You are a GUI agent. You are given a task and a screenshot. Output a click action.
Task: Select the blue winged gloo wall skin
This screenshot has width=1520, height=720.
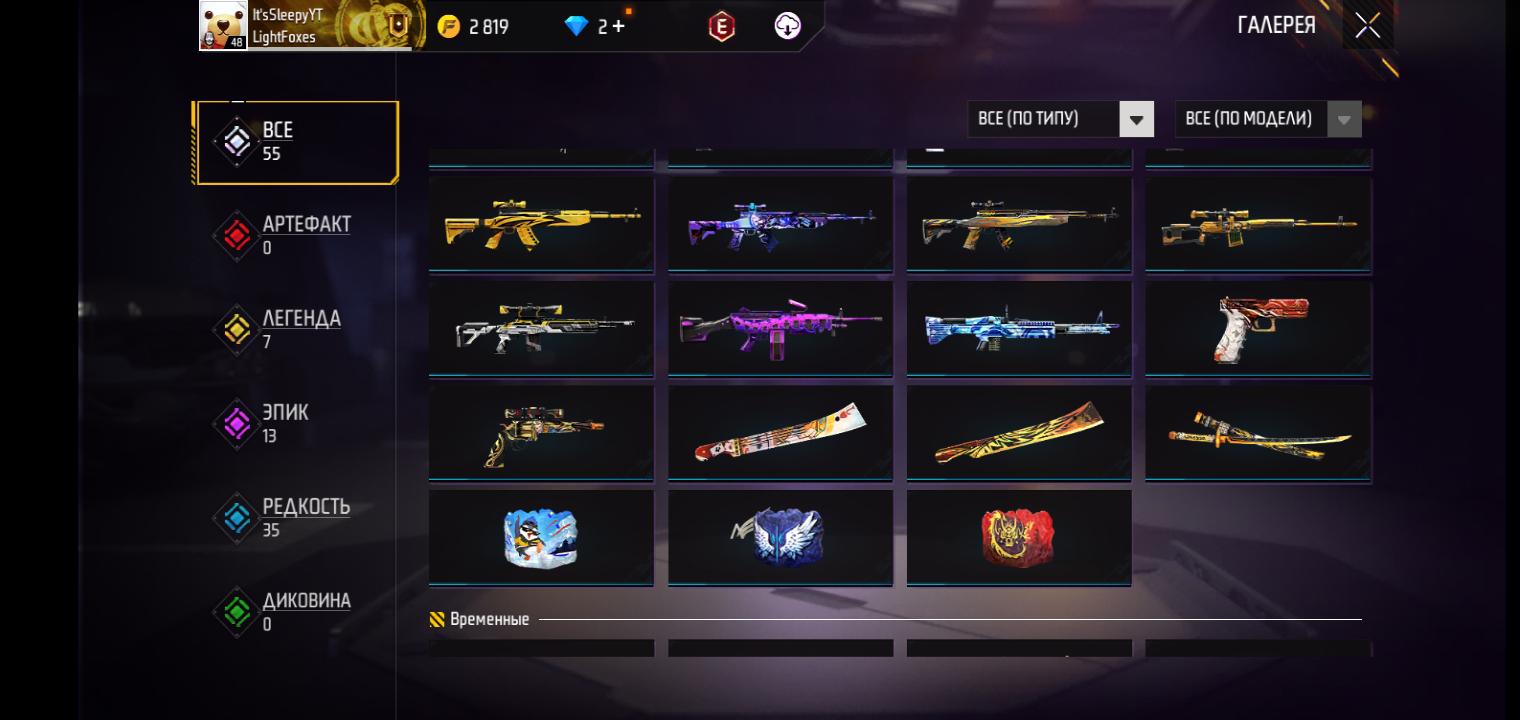(780, 537)
